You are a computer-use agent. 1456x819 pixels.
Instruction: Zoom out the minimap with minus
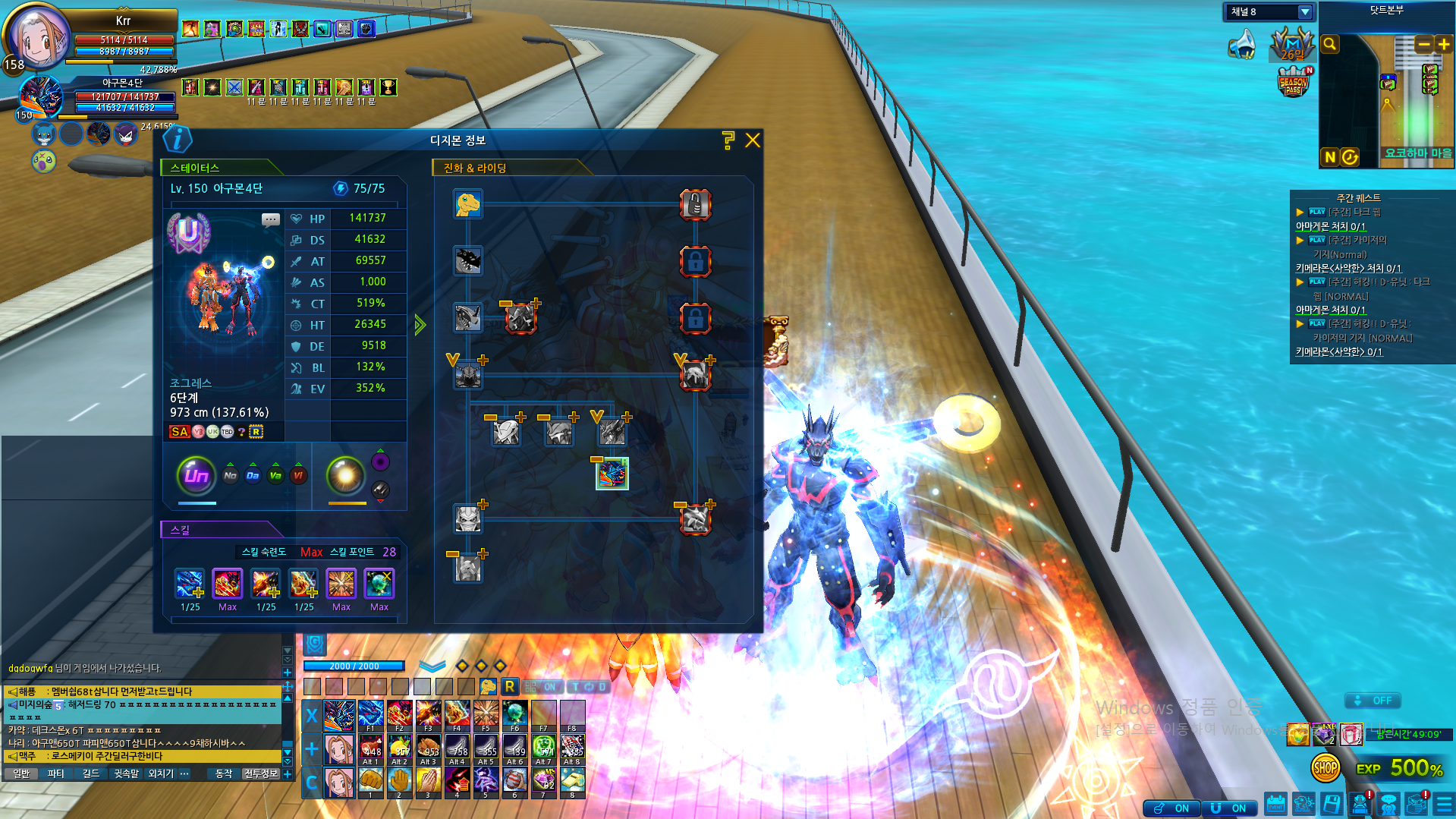coord(1424,44)
